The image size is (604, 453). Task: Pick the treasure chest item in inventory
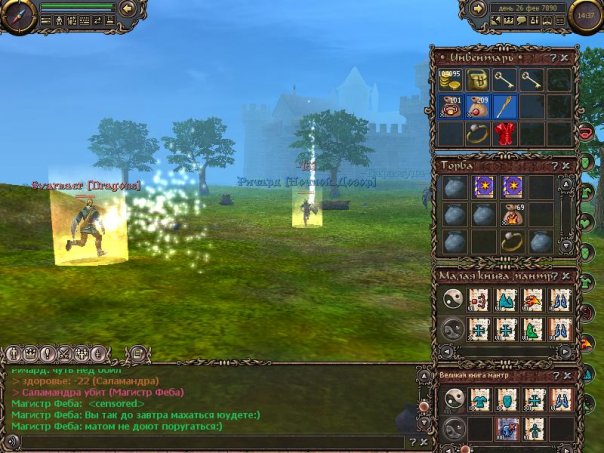(x=477, y=81)
